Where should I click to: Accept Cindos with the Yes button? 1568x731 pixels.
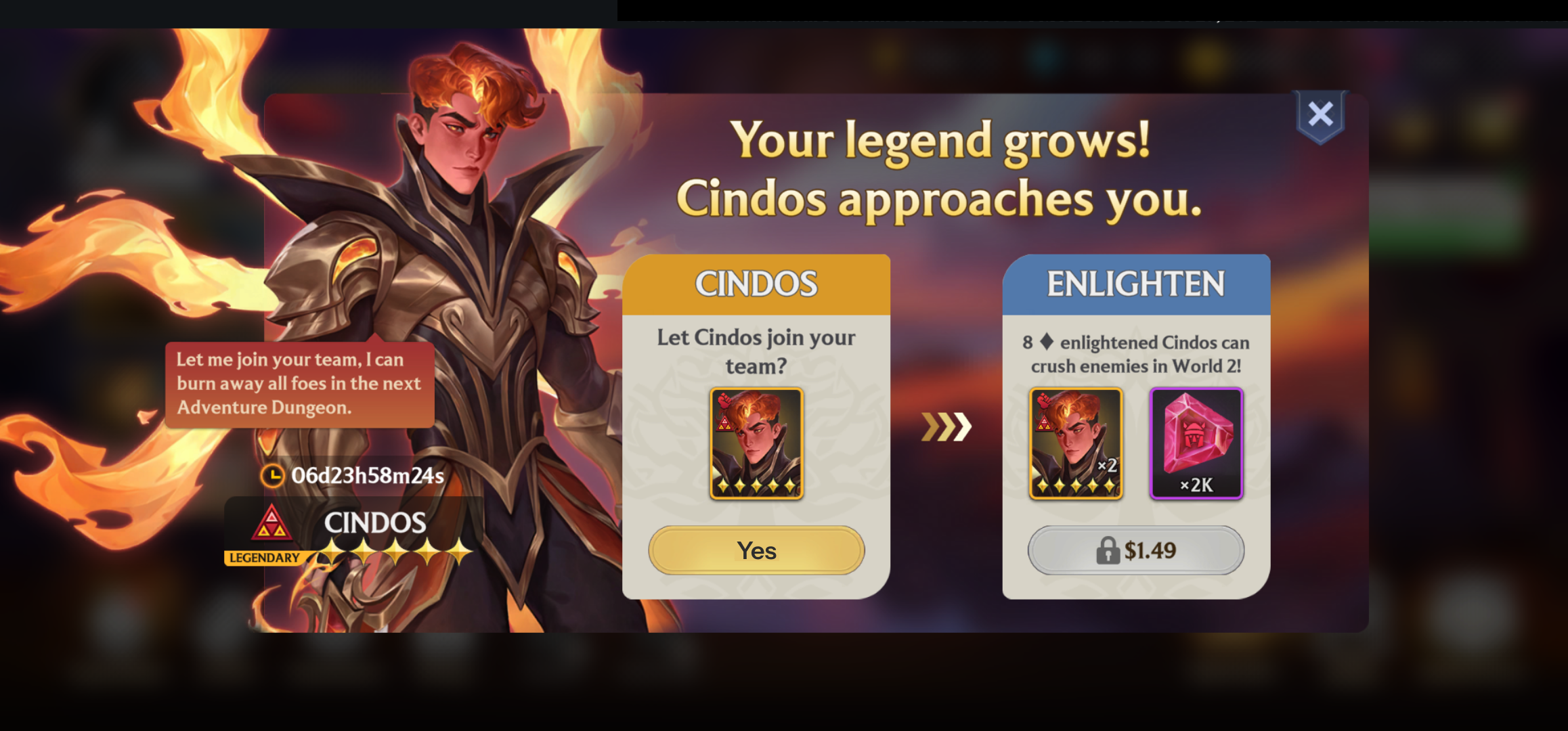(x=756, y=550)
